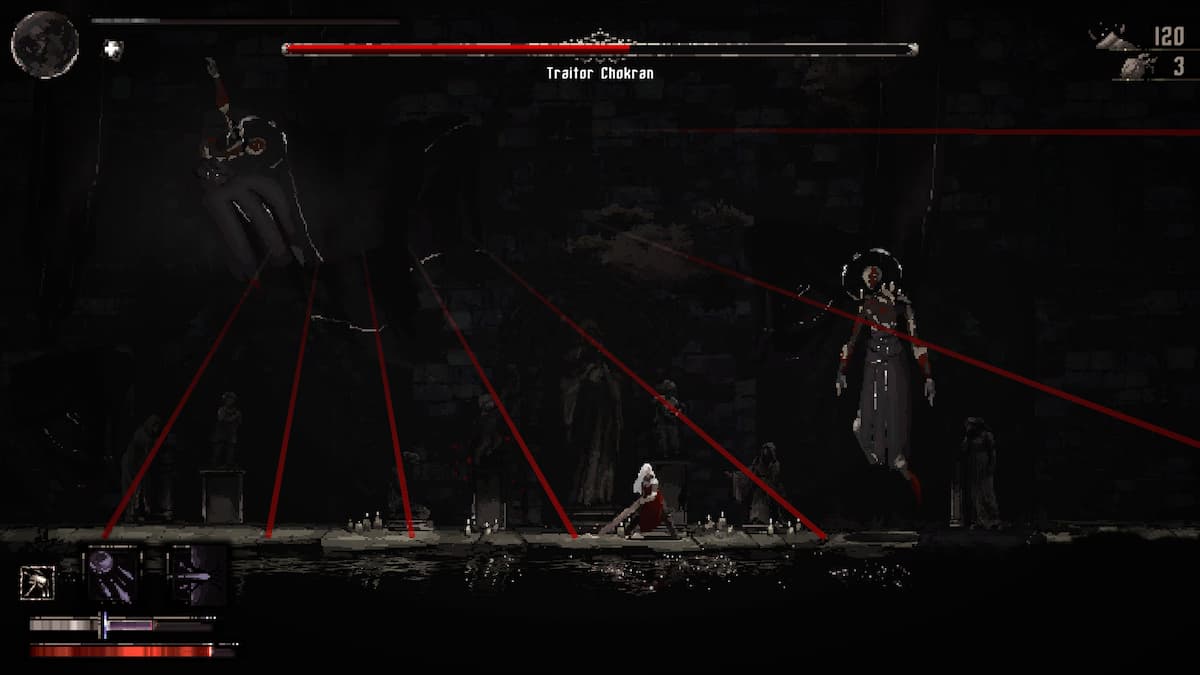The image size is (1200, 675).
Task: Click the currency pile icon beside 120
Action: tap(1115, 38)
